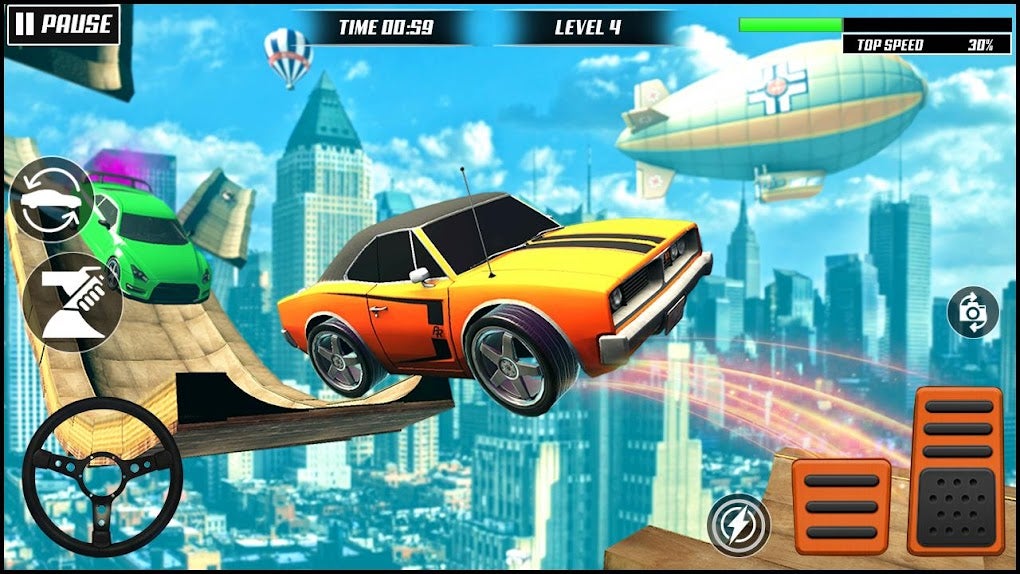Pause the game with the Pause button

(x=63, y=25)
